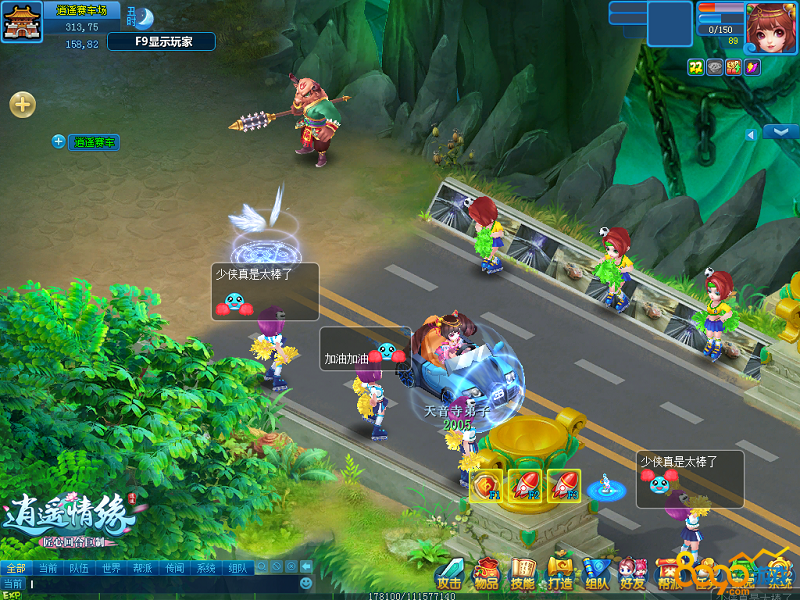Image resolution: width=800 pixels, height=600 pixels.
Task: Switch chat to the 世界 (World) tab
Action: pyautogui.click(x=111, y=567)
